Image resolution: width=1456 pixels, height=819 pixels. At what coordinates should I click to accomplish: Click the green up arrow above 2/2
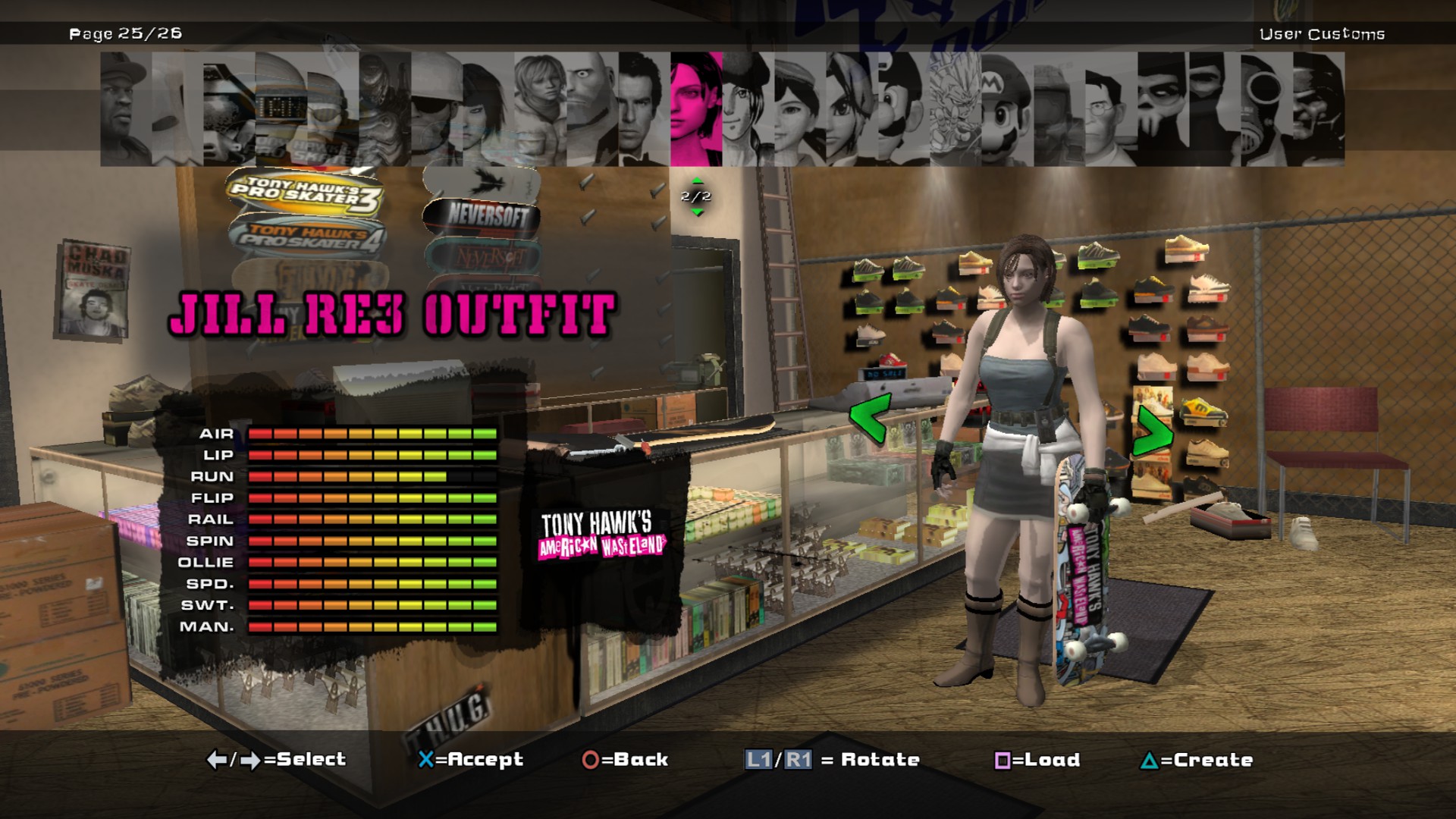pyautogui.click(x=697, y=180)
